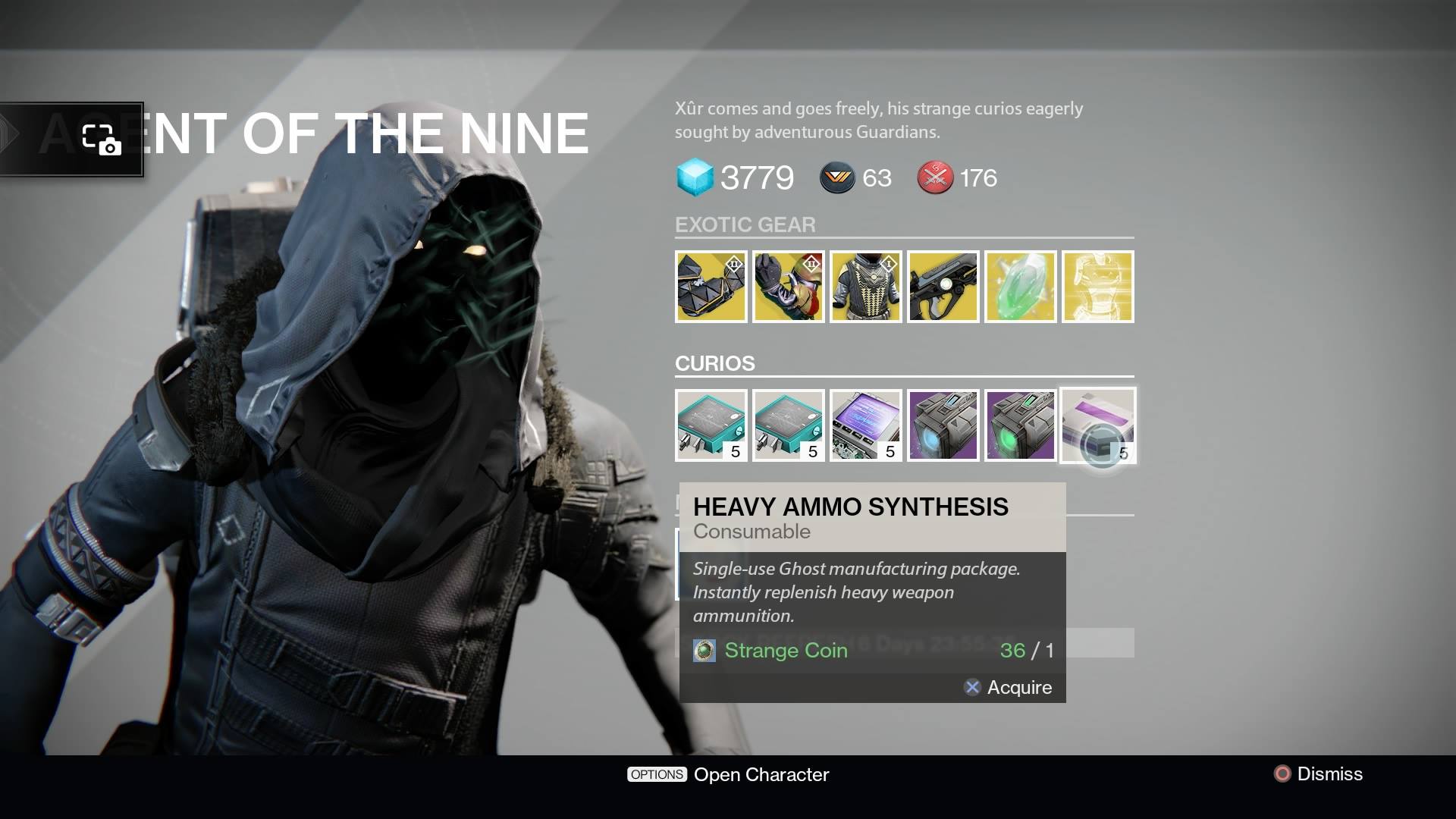Select the glowing exotic engram armor item
The height and width of the screenshot is (819, 1456).
[x=1098, y=287]
